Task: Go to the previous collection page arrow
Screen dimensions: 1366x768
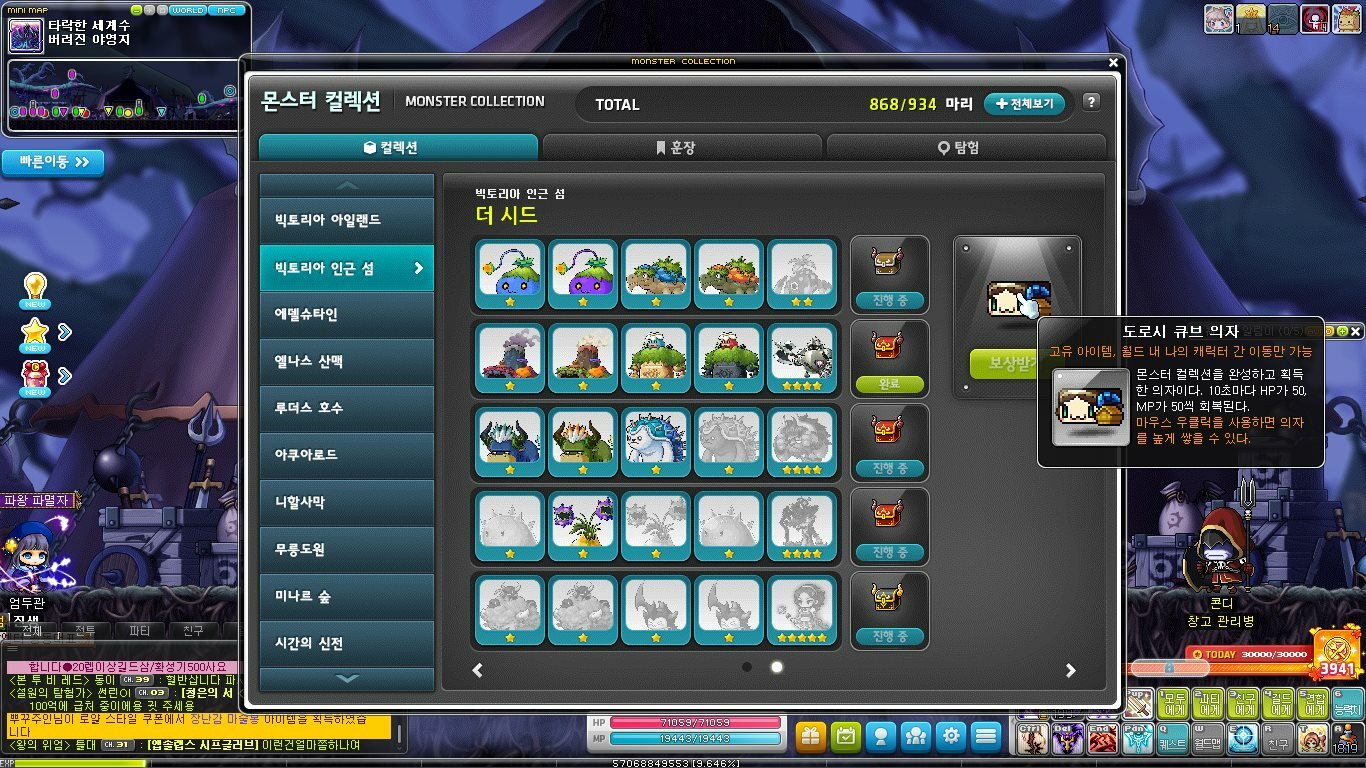Action: point(478,670)
